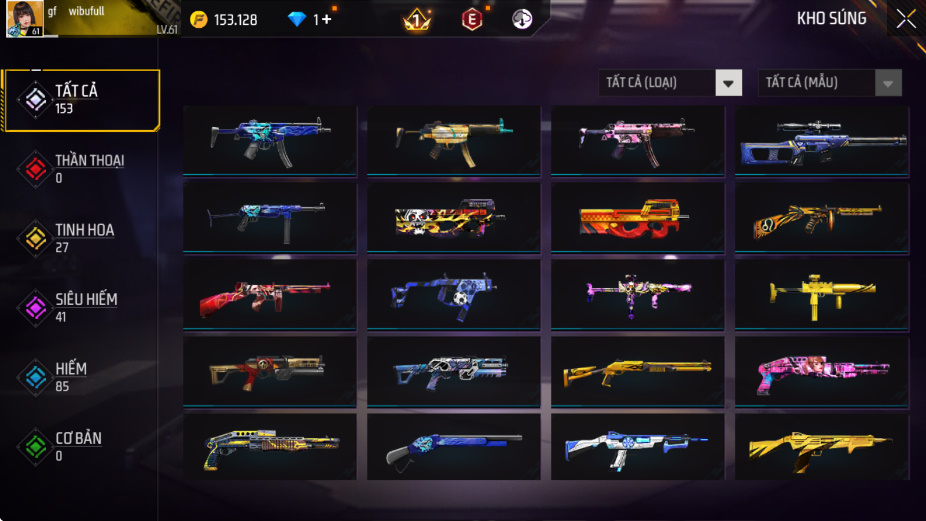Screen dimensions: 926x521
Task: Select the red and orange P90 skin
Action: point(637,217)
